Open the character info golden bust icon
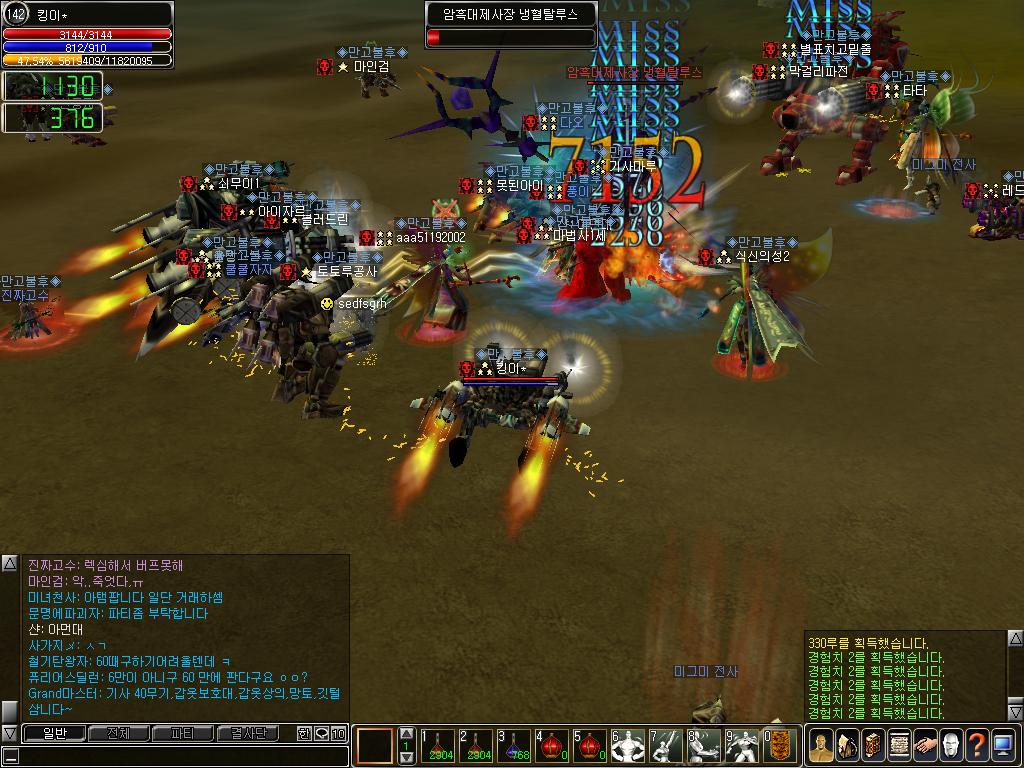Screen dimensions: 1024x768 click(821, 745)
